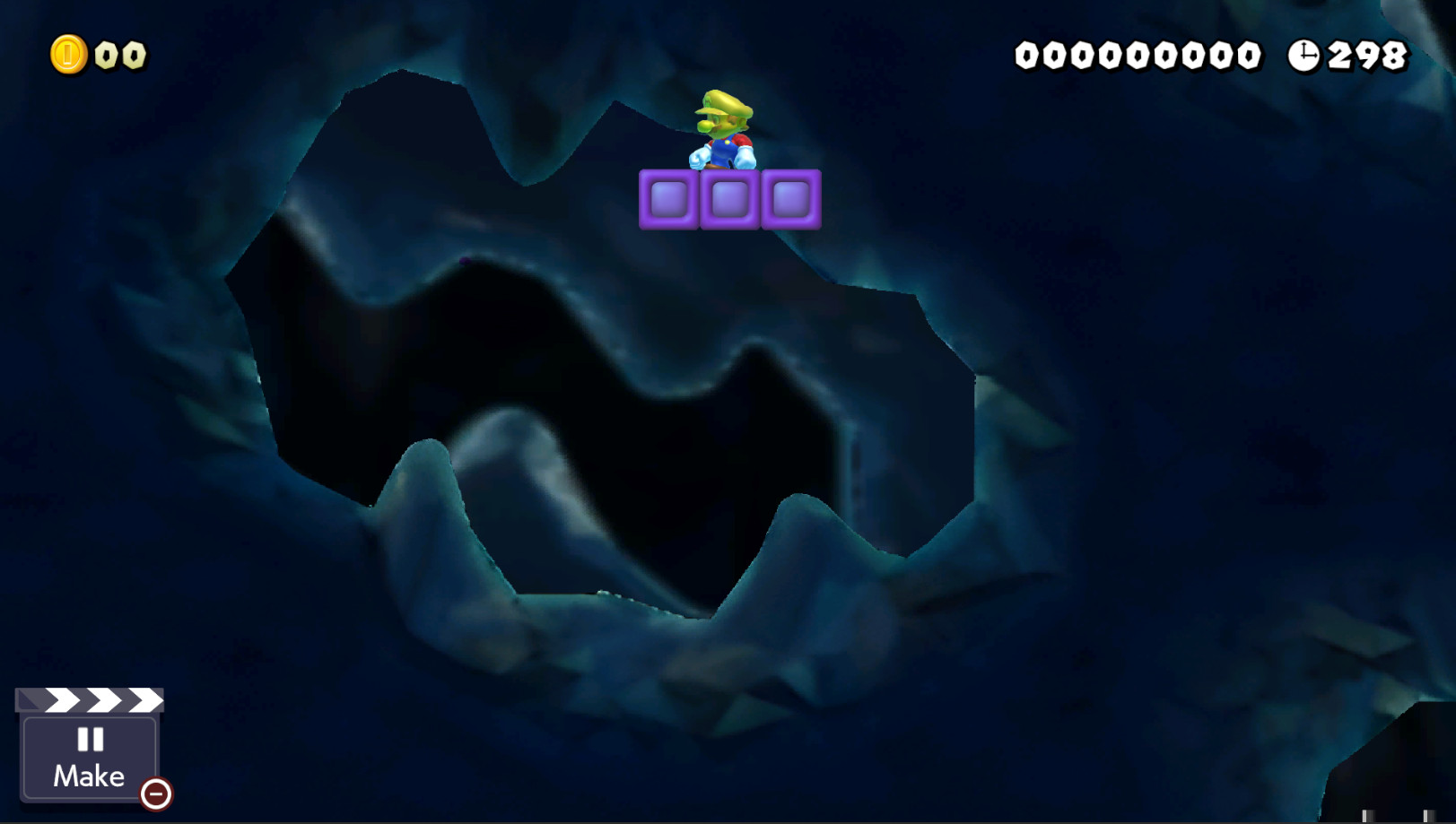Click the rightmost purple stone block
The width and height of the screenshot is (1456, 824).
coord(790,198)
